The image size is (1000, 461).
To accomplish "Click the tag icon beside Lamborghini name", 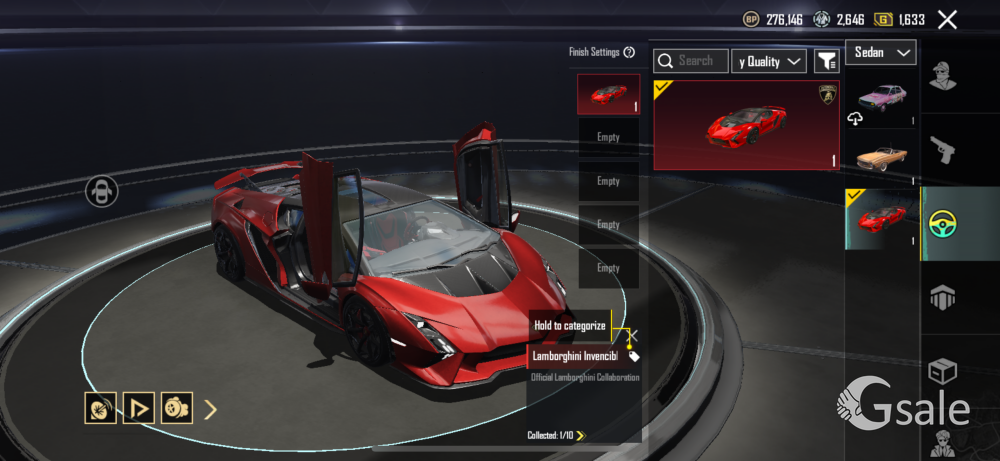I will point(633,356).
